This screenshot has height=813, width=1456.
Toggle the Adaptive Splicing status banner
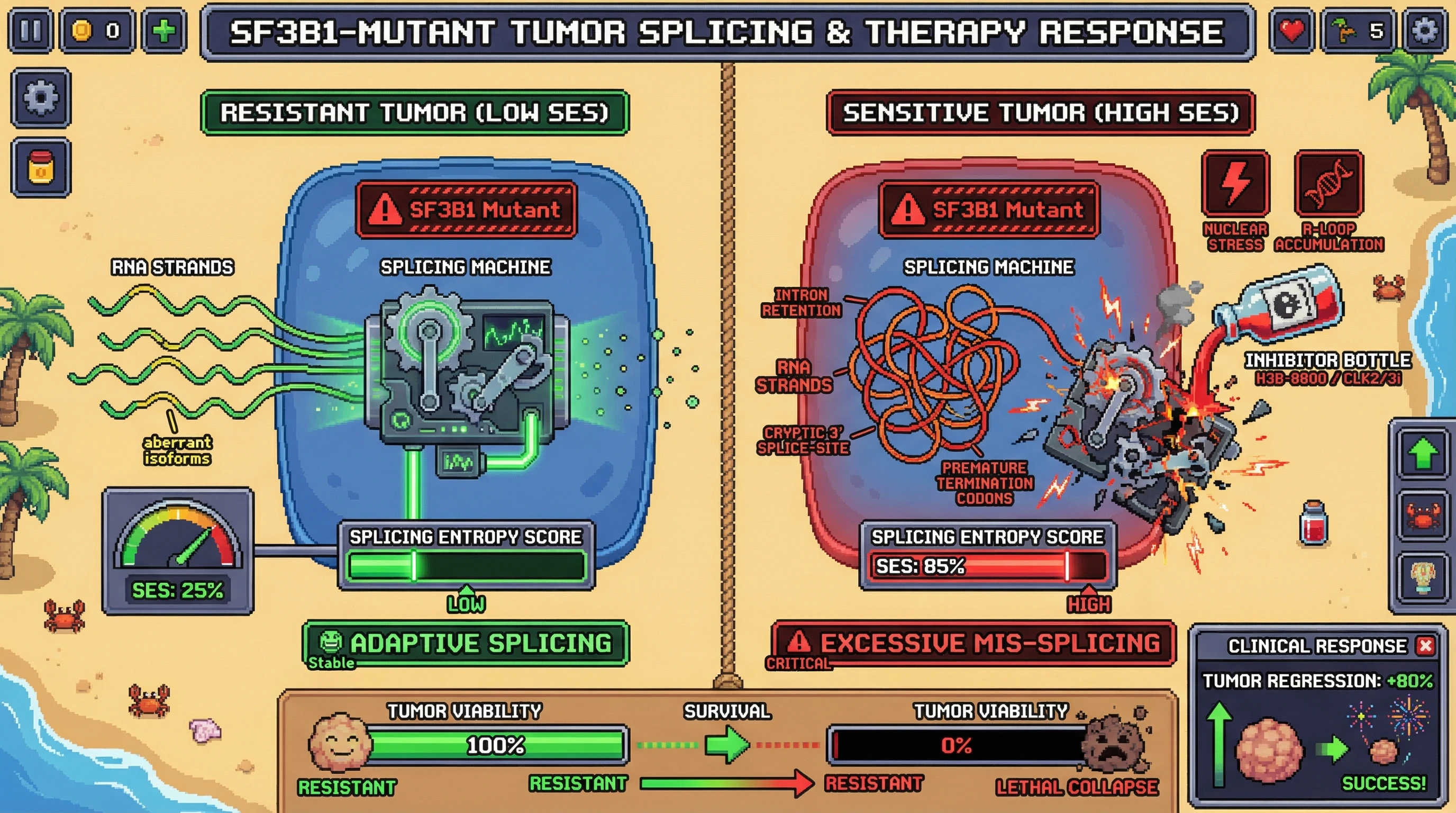click(x=465, y=643)
